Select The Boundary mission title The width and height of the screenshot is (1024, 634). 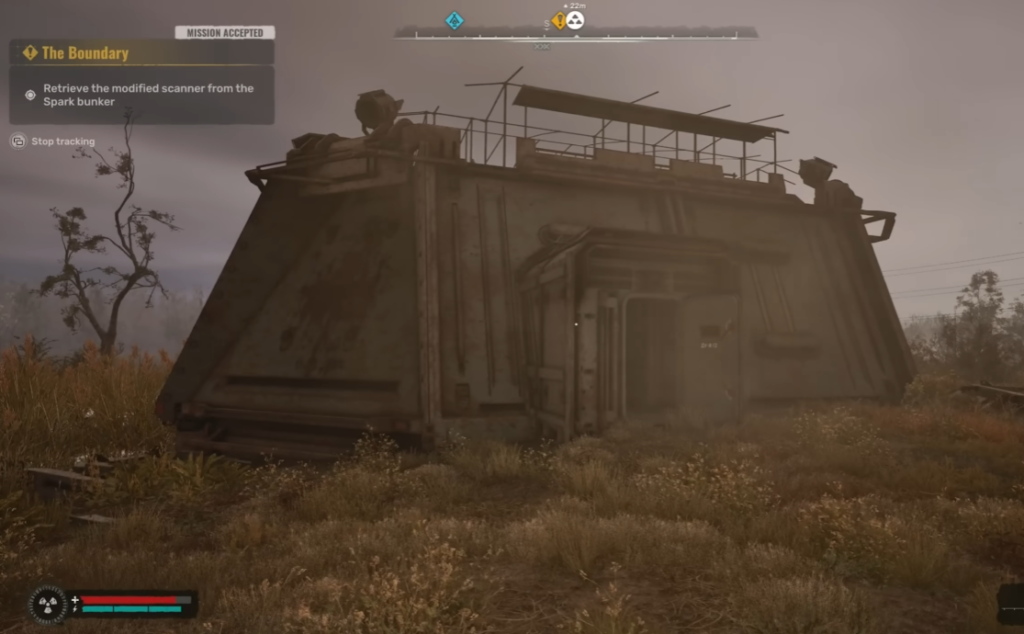pos(85,53)
